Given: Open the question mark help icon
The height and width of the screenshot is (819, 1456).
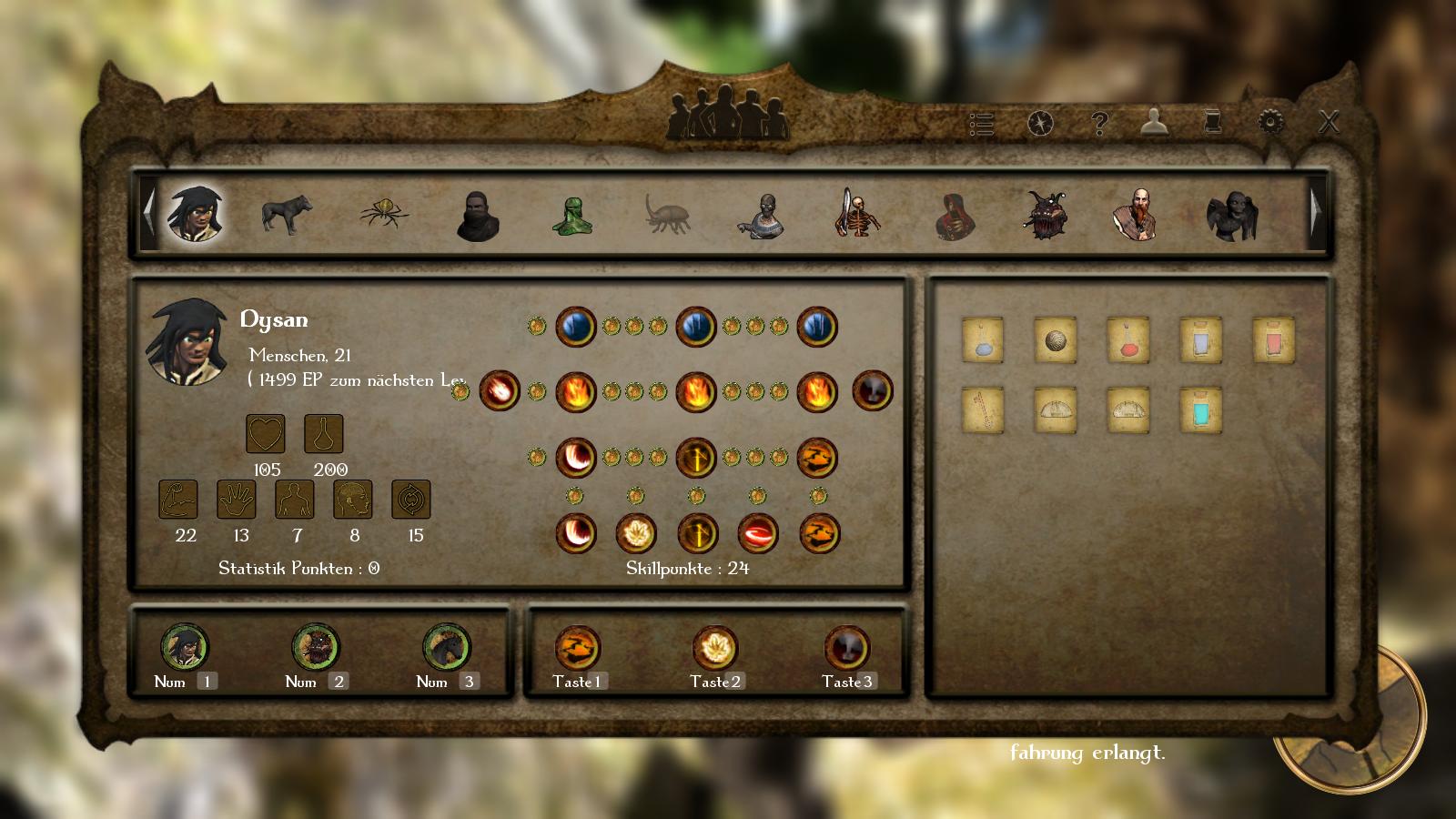Looking at the screenshot, I should pos(1099,123).
